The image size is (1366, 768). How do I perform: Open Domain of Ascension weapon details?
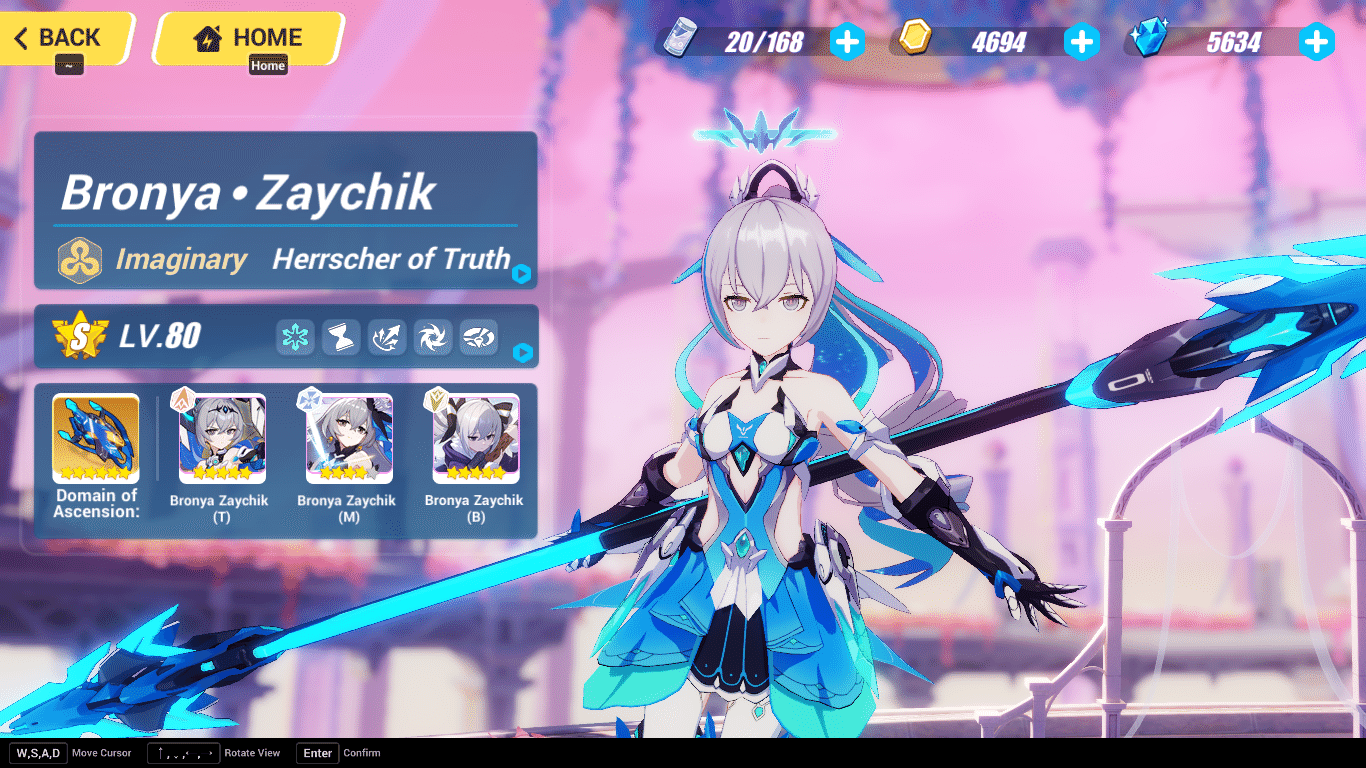[95, 435]
